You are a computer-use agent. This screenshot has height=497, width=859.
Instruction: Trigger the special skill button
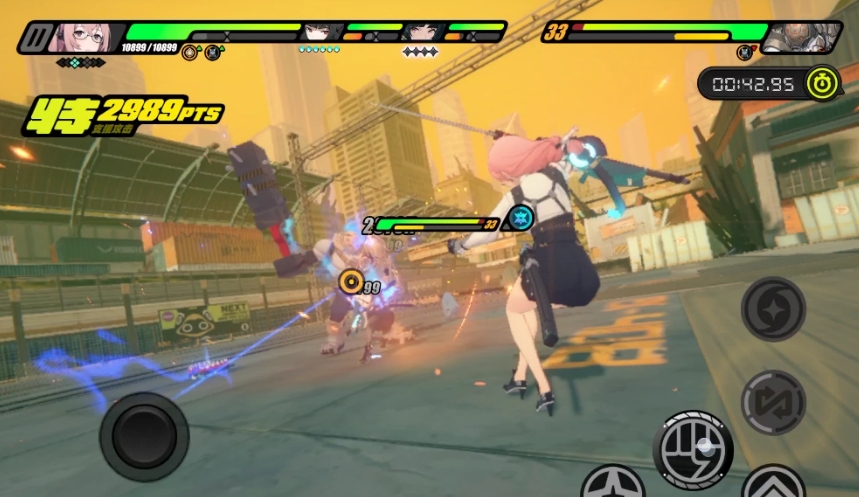[613, 485]
